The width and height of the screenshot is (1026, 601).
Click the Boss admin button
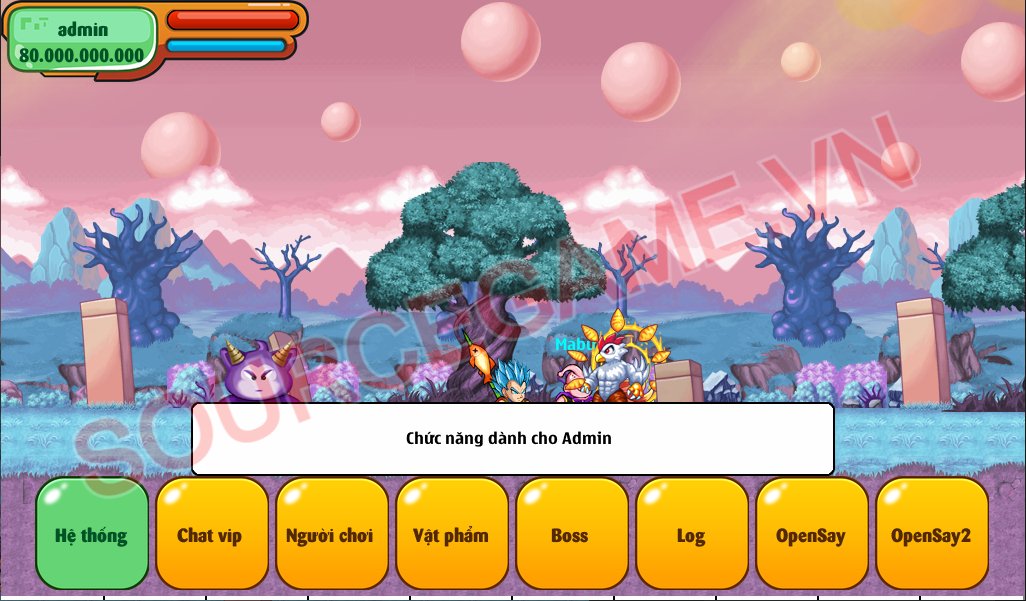(571, 534)
